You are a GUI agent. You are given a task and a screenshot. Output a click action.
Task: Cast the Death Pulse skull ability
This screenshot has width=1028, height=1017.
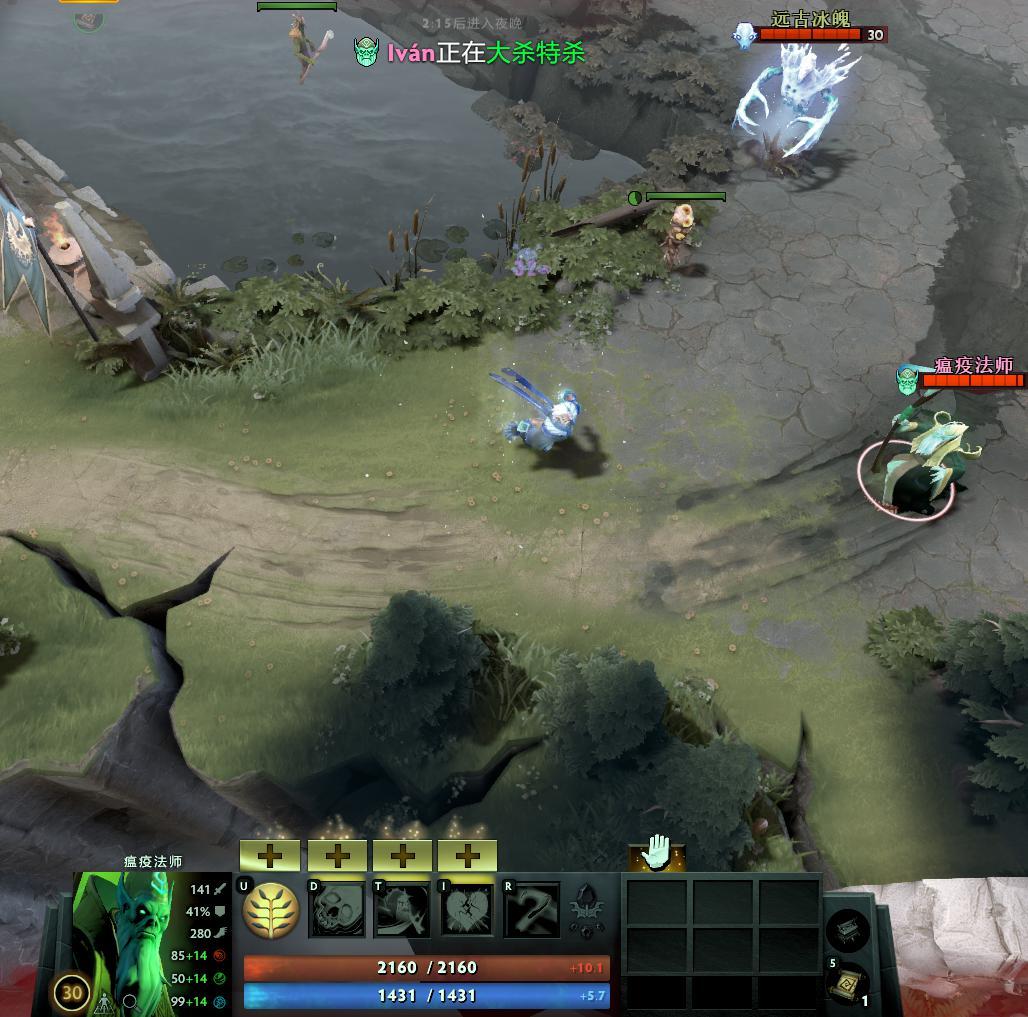(337, 909)
